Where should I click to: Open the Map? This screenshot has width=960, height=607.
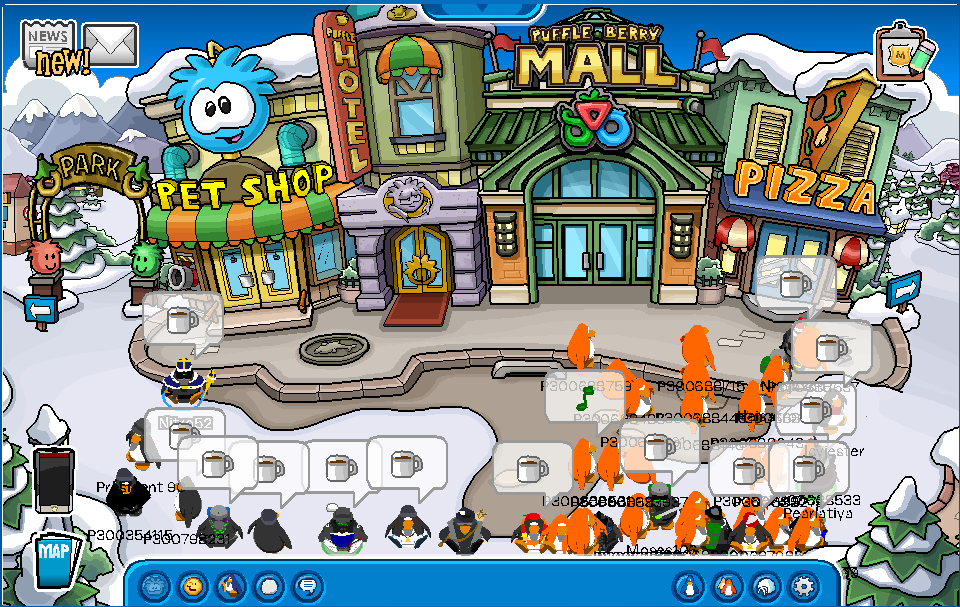tap(54, 559)
